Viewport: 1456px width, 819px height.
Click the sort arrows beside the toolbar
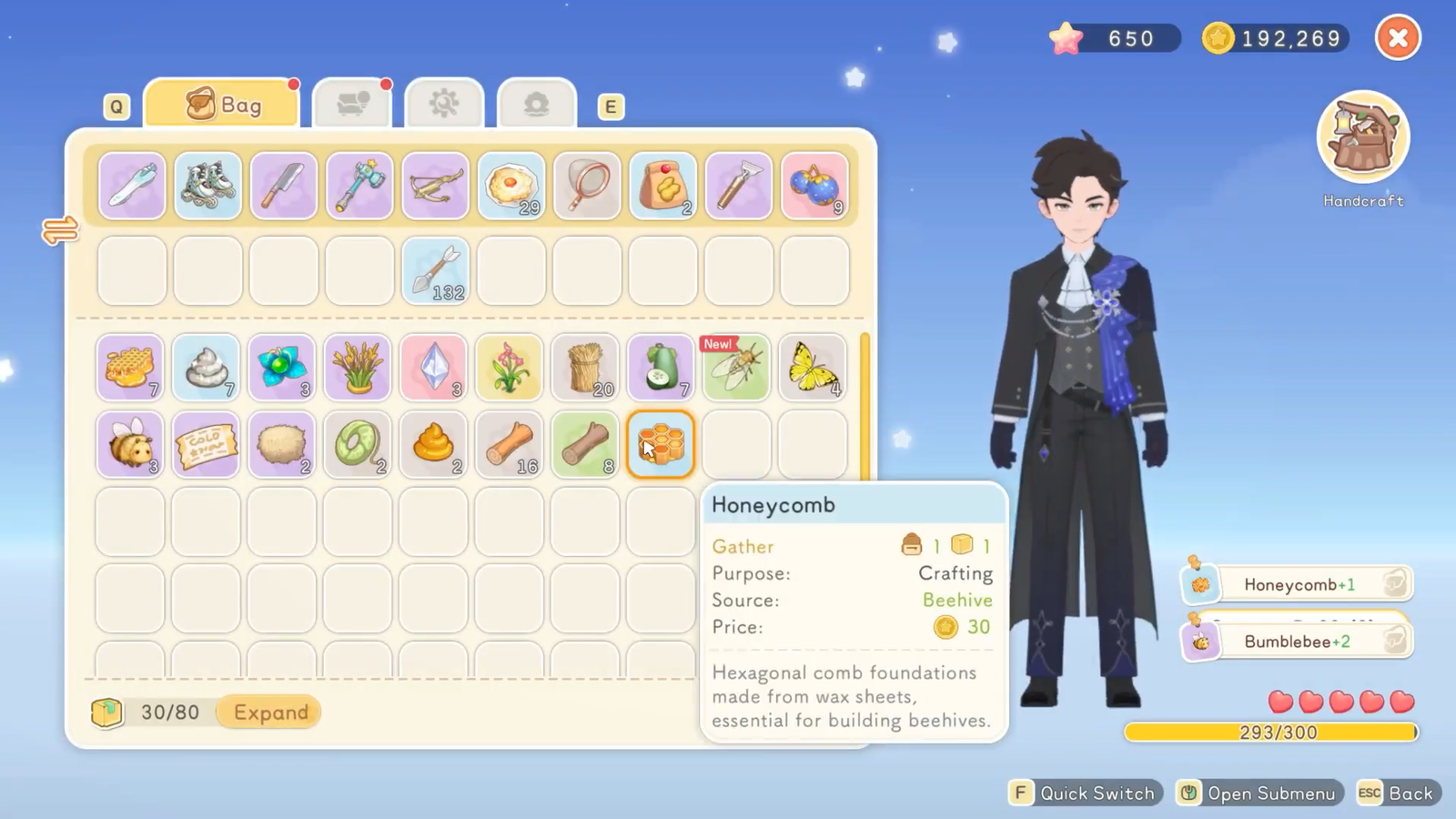point(60,230)
